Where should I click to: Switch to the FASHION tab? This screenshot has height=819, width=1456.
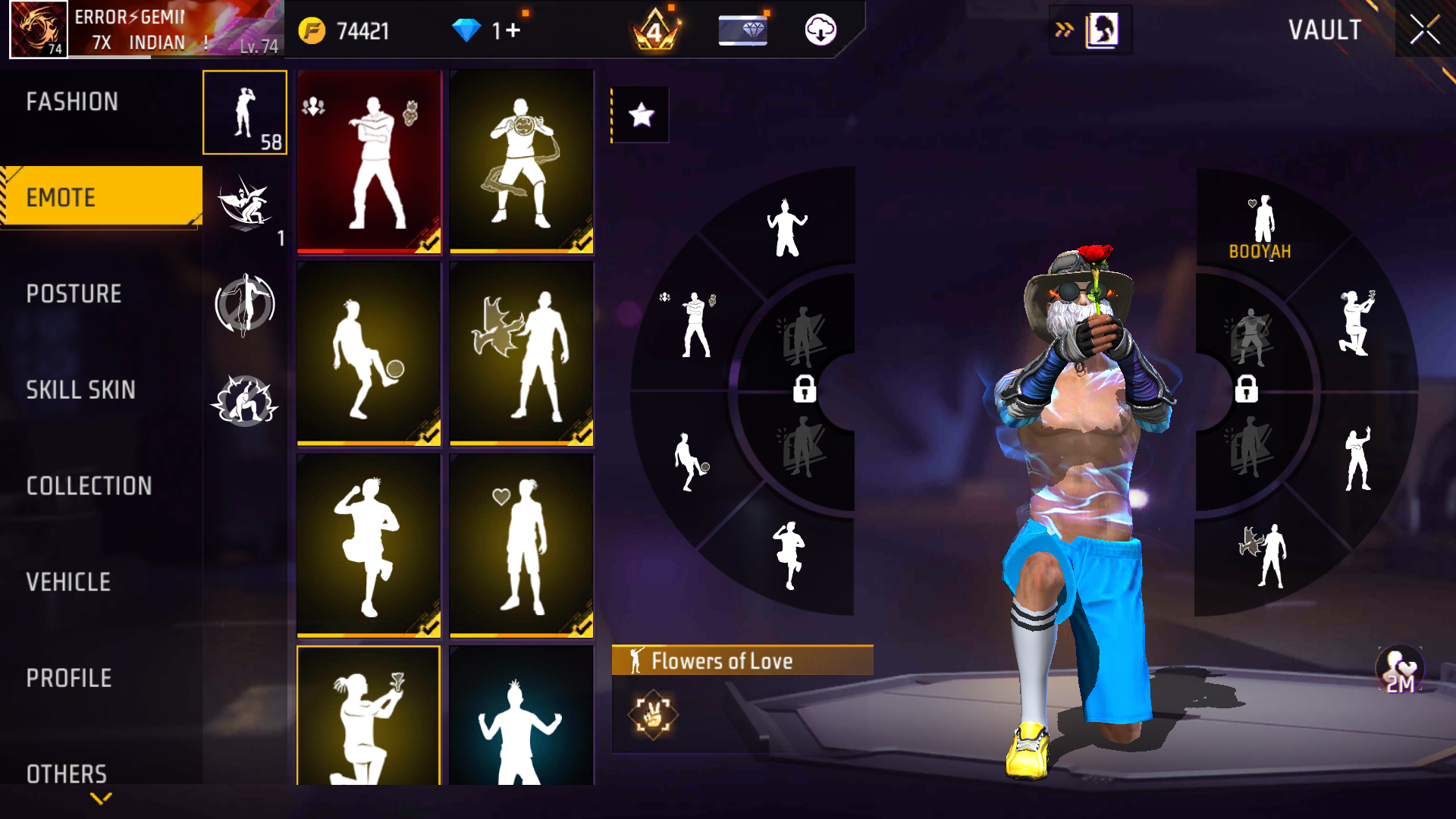[x=72, y=102]
